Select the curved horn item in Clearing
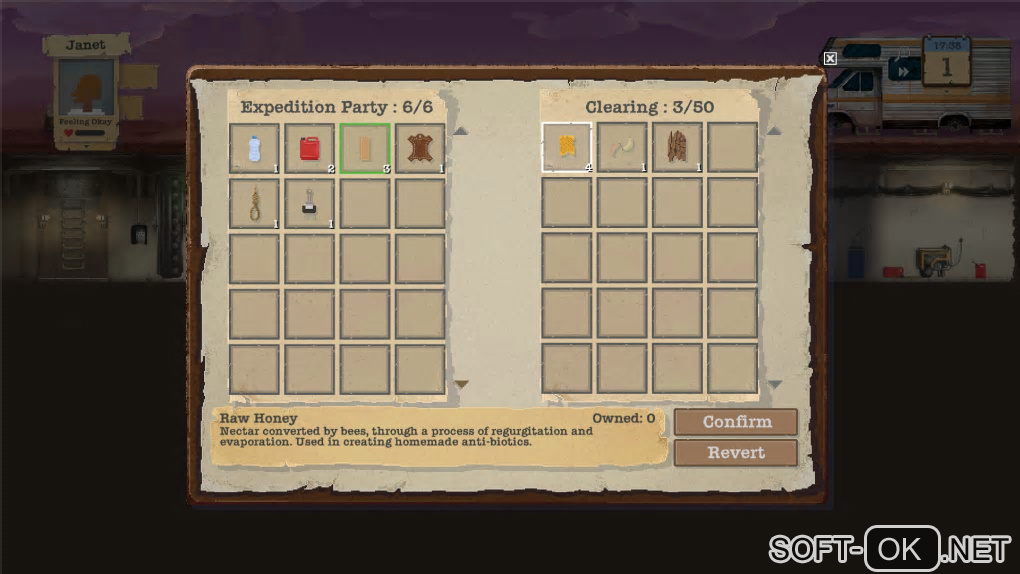 (622, 148)
